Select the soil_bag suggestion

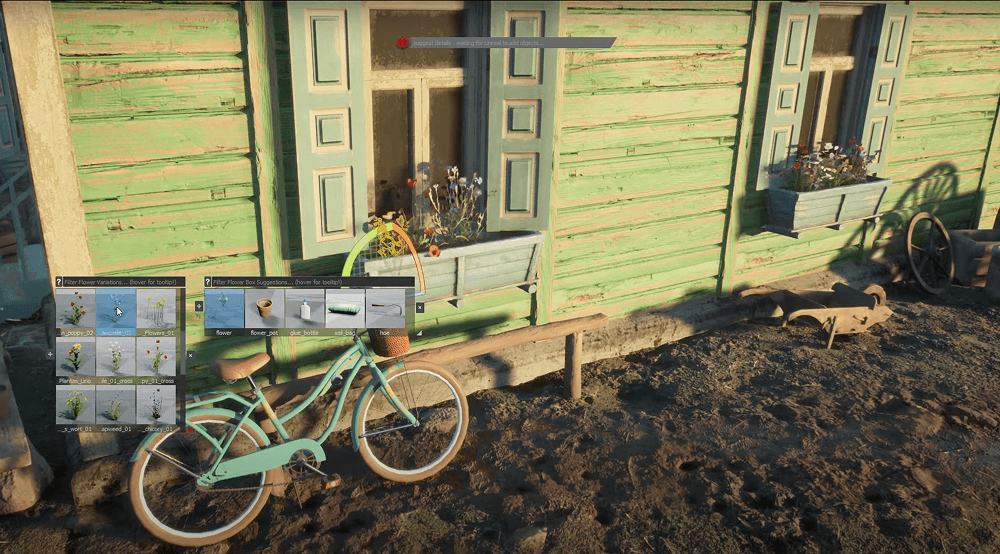(345, 311)
